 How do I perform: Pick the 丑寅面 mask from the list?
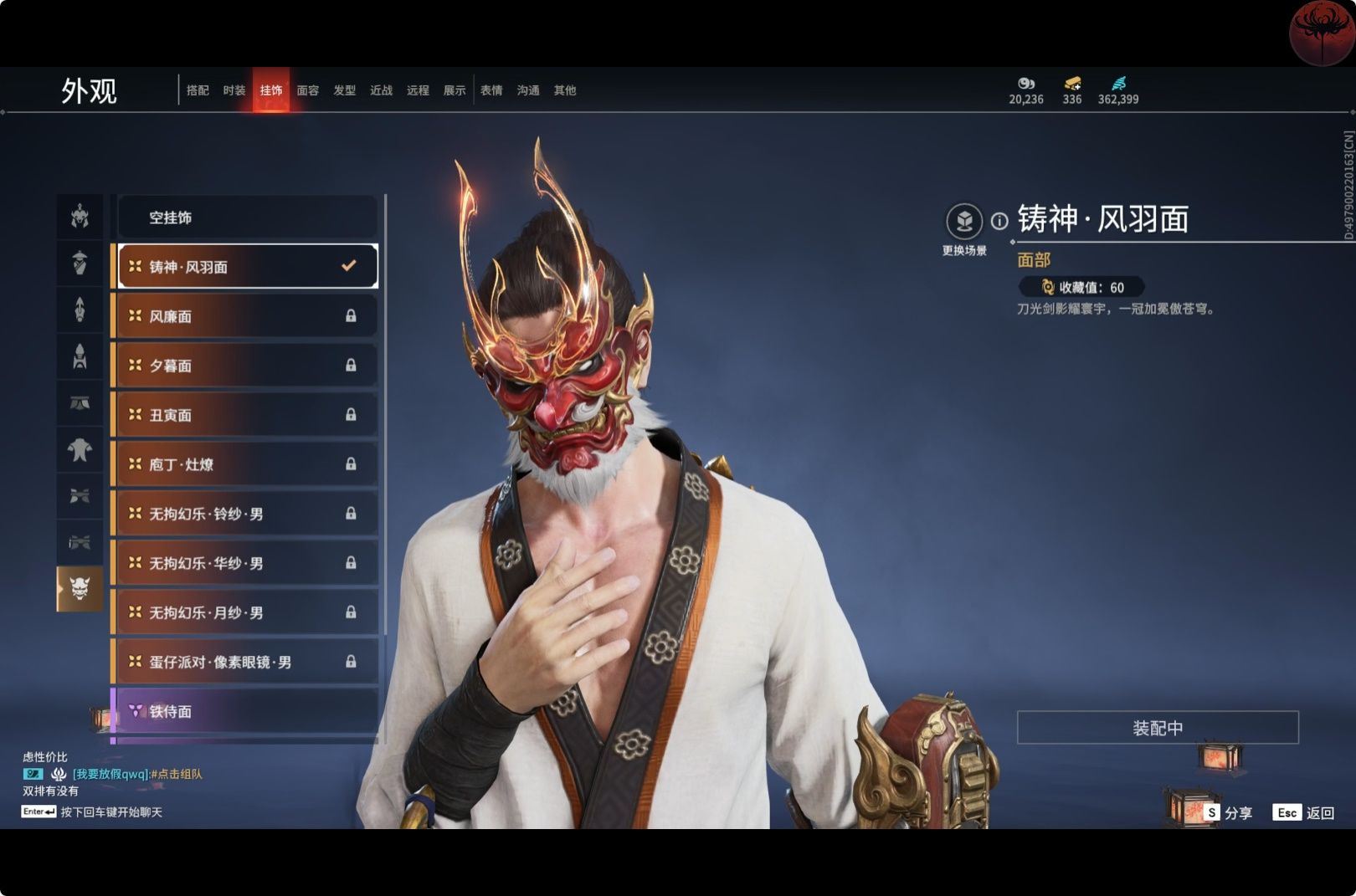tap(247, 415)
